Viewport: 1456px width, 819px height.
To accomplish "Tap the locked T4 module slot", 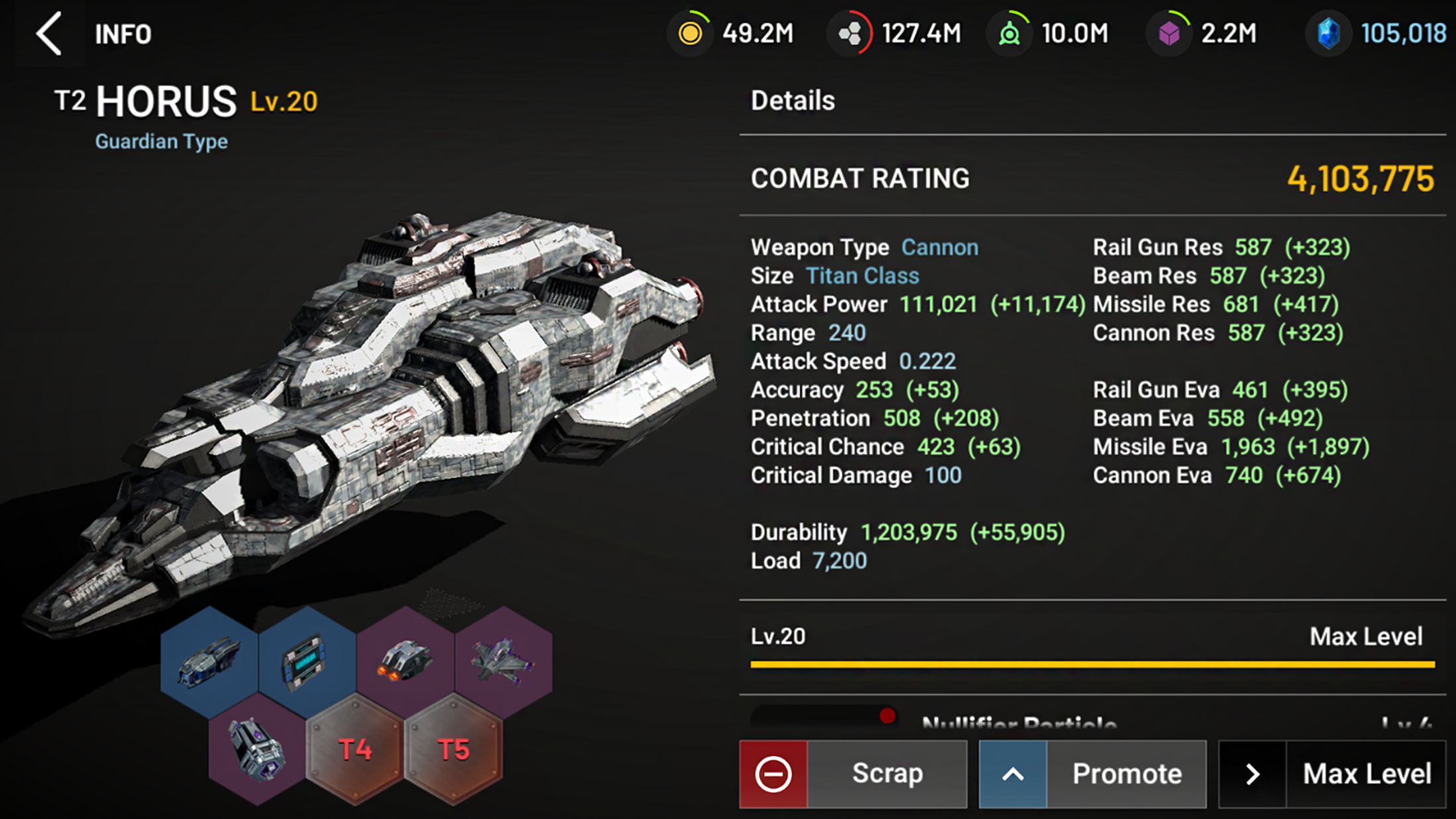I will pyautogui.click(x=355, y=750).
